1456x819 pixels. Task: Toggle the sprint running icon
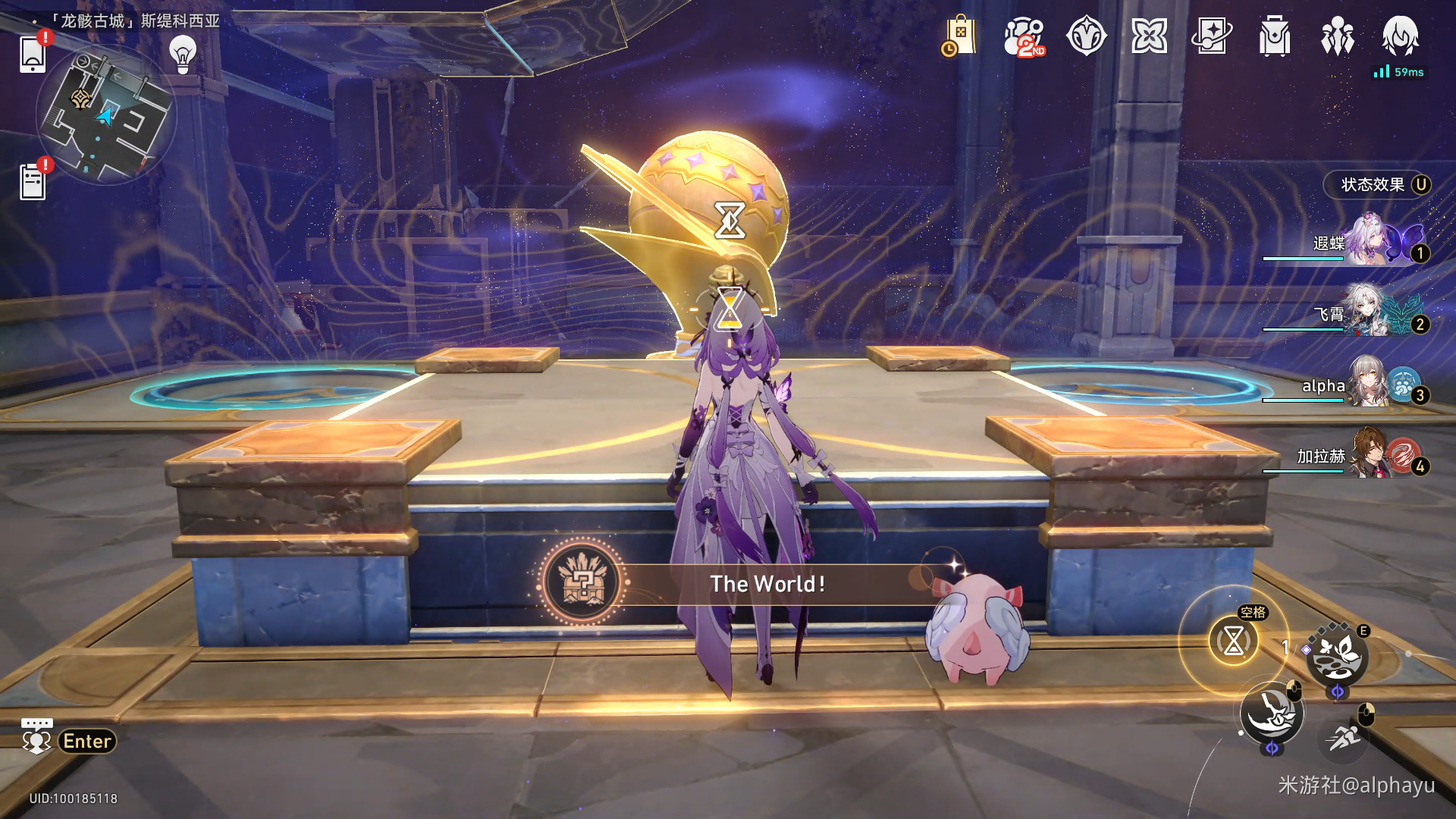point(1344,736)
